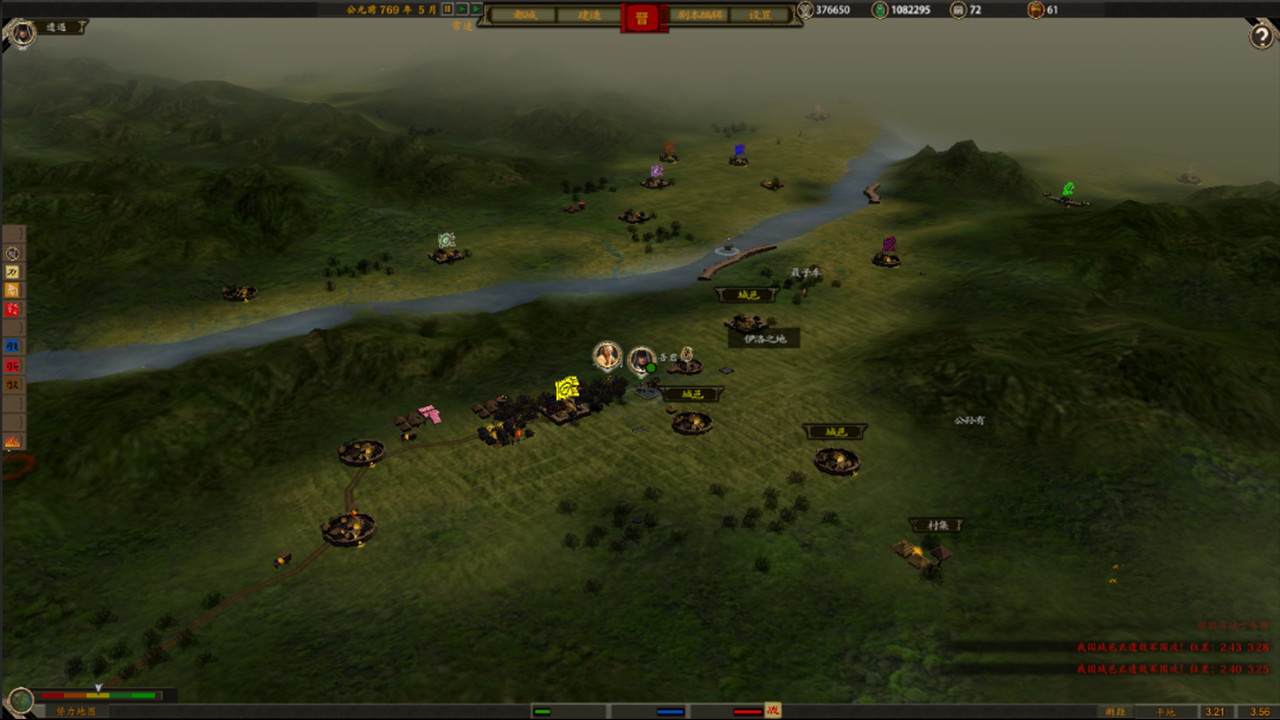1280x720 pixels.
Task: Pause the game time
Action: (x=448, y=9)
